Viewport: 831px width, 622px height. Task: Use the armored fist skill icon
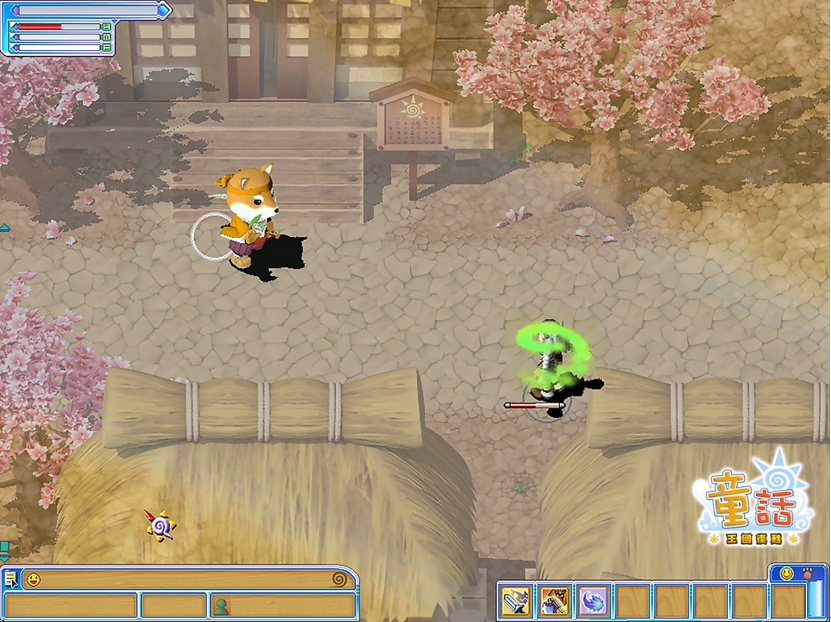[x=555, y=601]
